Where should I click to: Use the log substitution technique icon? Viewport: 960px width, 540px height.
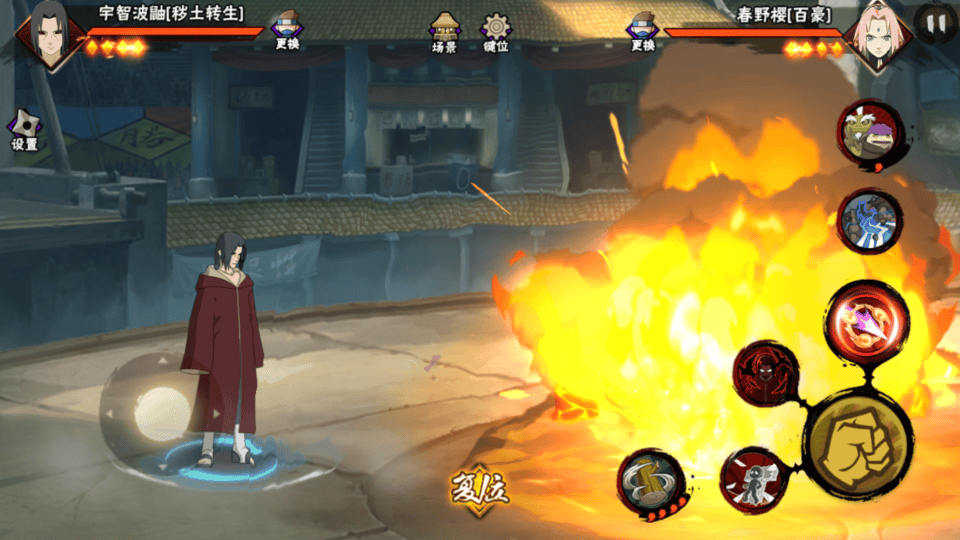(651, 481)
